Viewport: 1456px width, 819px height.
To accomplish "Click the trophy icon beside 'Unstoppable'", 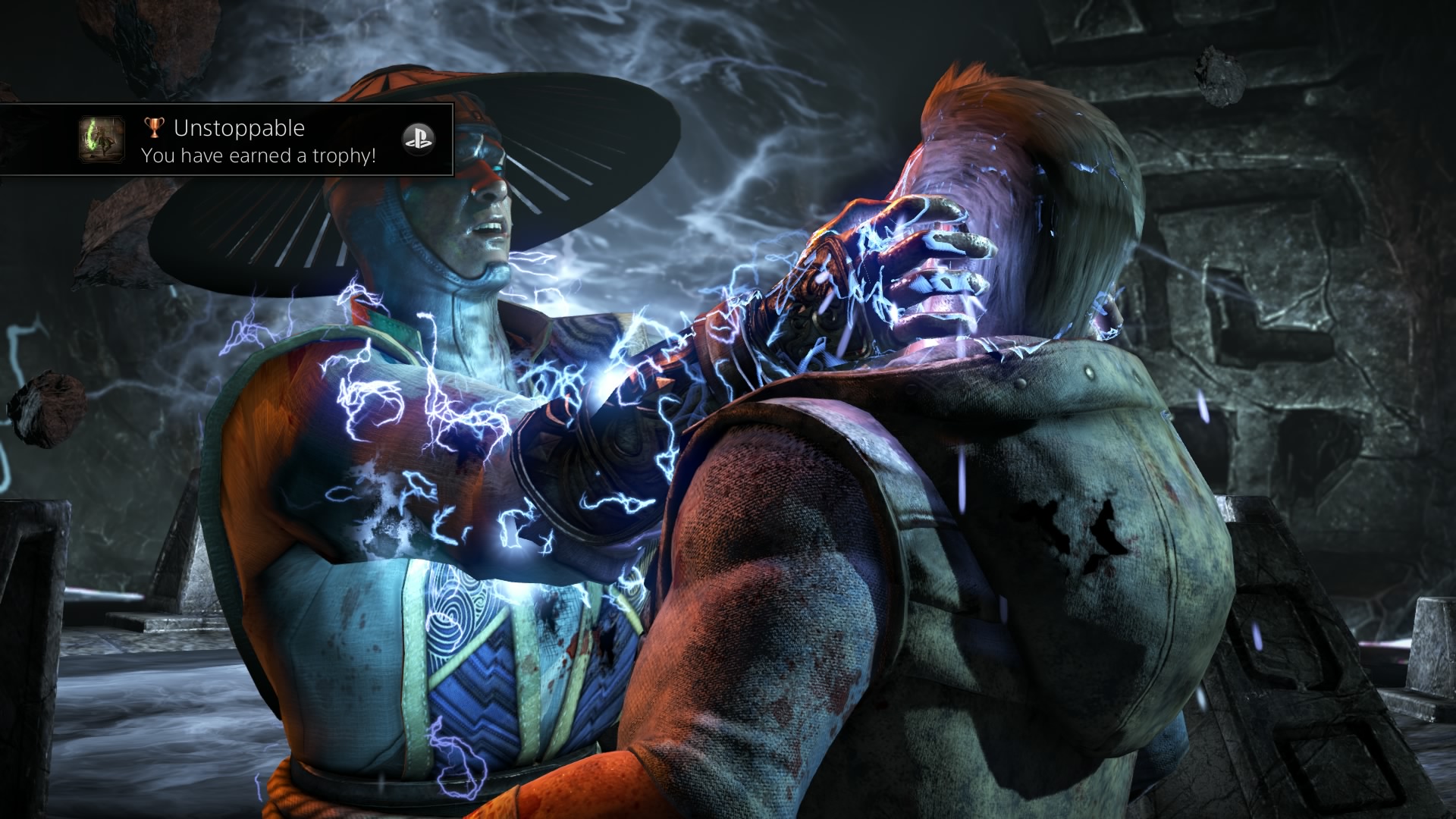I will (154, 128).
